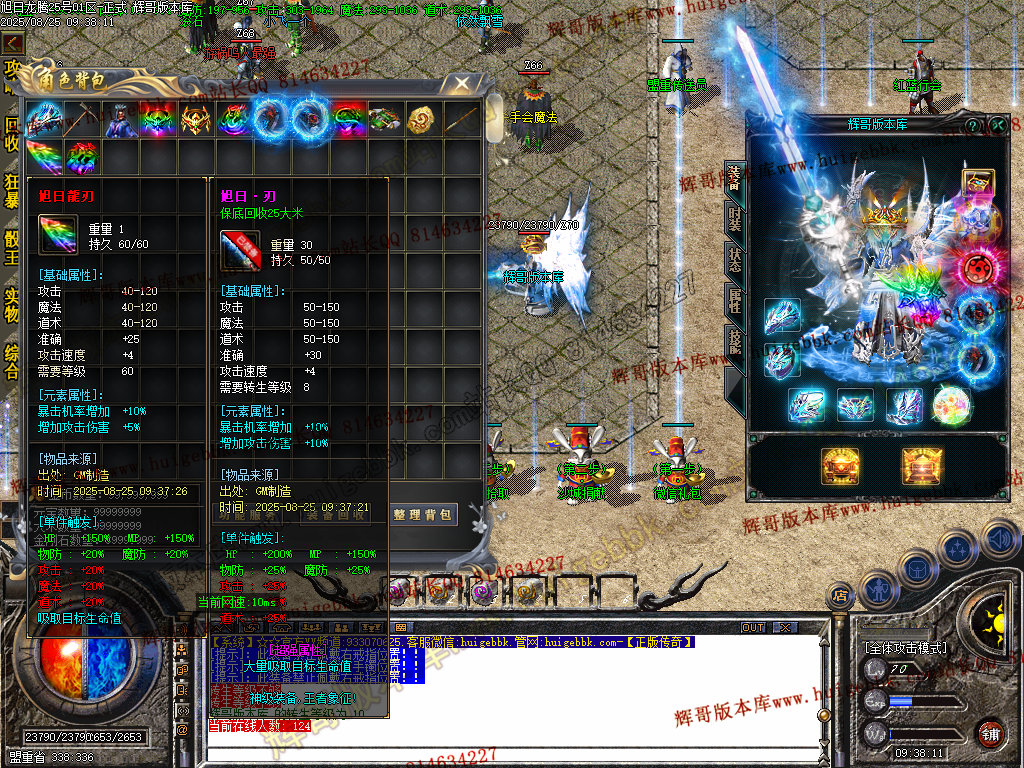Click the treasure box icon atop equipment panel
Screen dimensions: 1024x768
tap(978, 184)
